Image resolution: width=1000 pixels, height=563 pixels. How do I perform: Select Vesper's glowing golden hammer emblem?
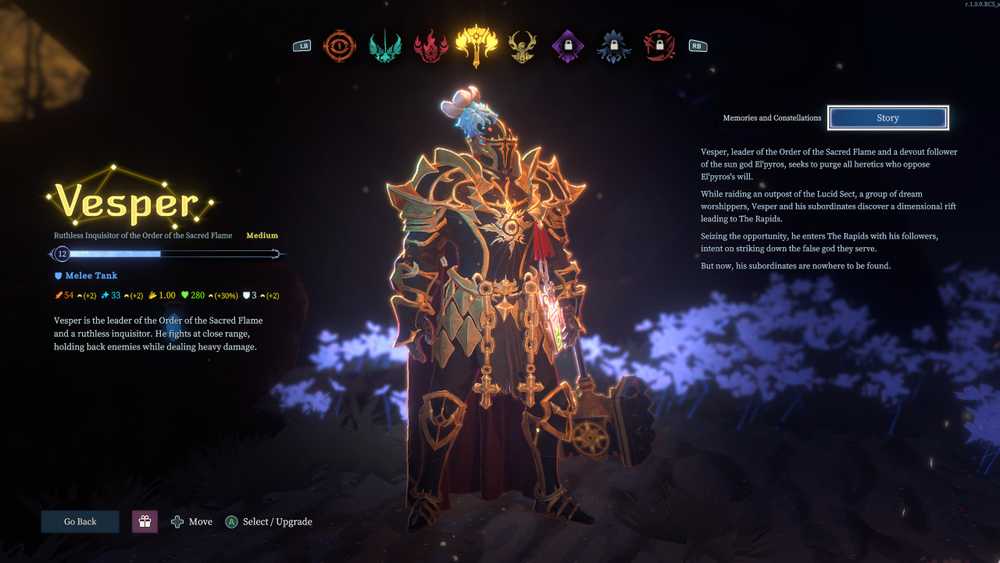click(476, 44)
